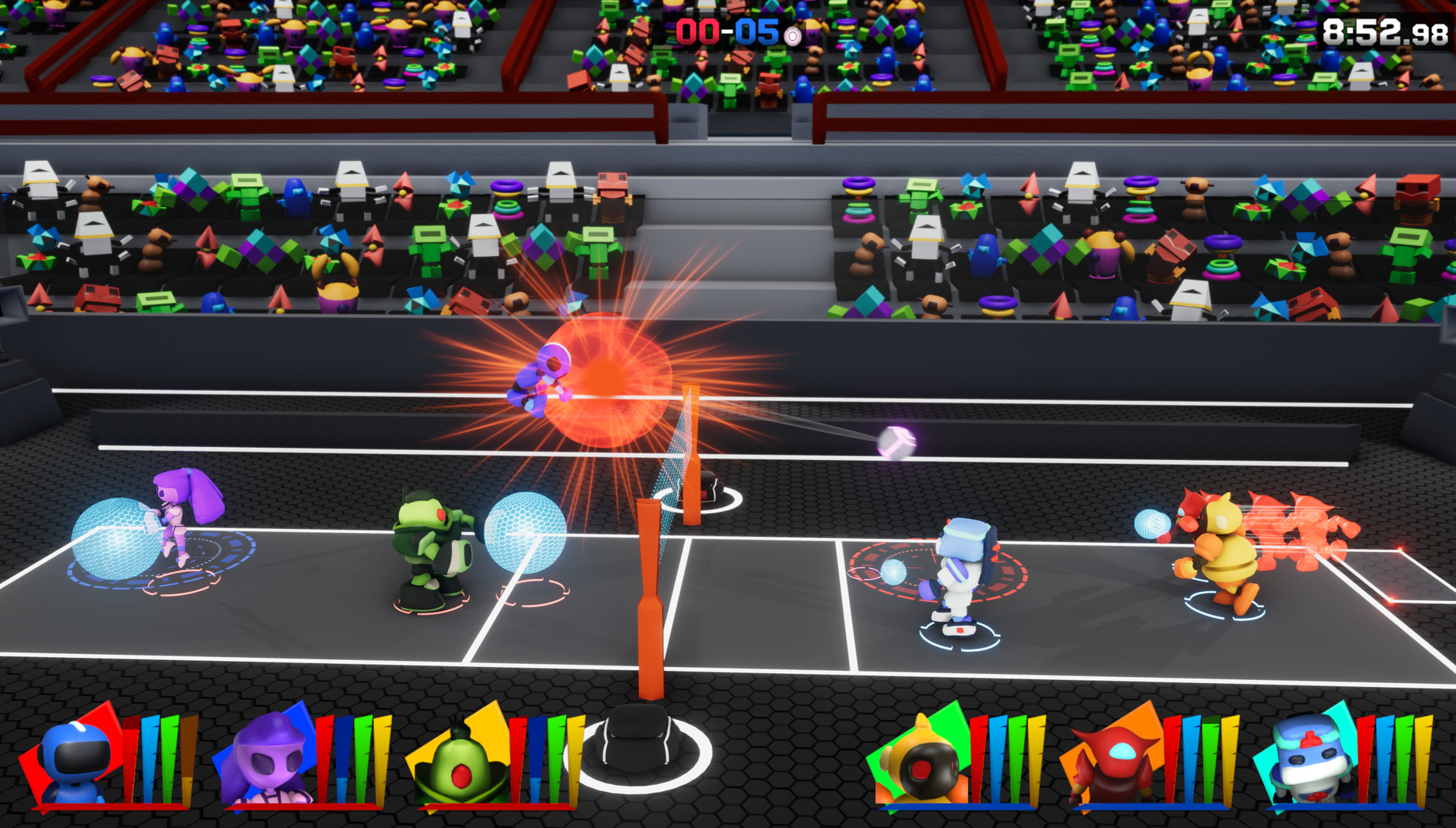This screenshot has width=1456, height=828.
Task: Select the left team score 00
Action: (696, 32)
